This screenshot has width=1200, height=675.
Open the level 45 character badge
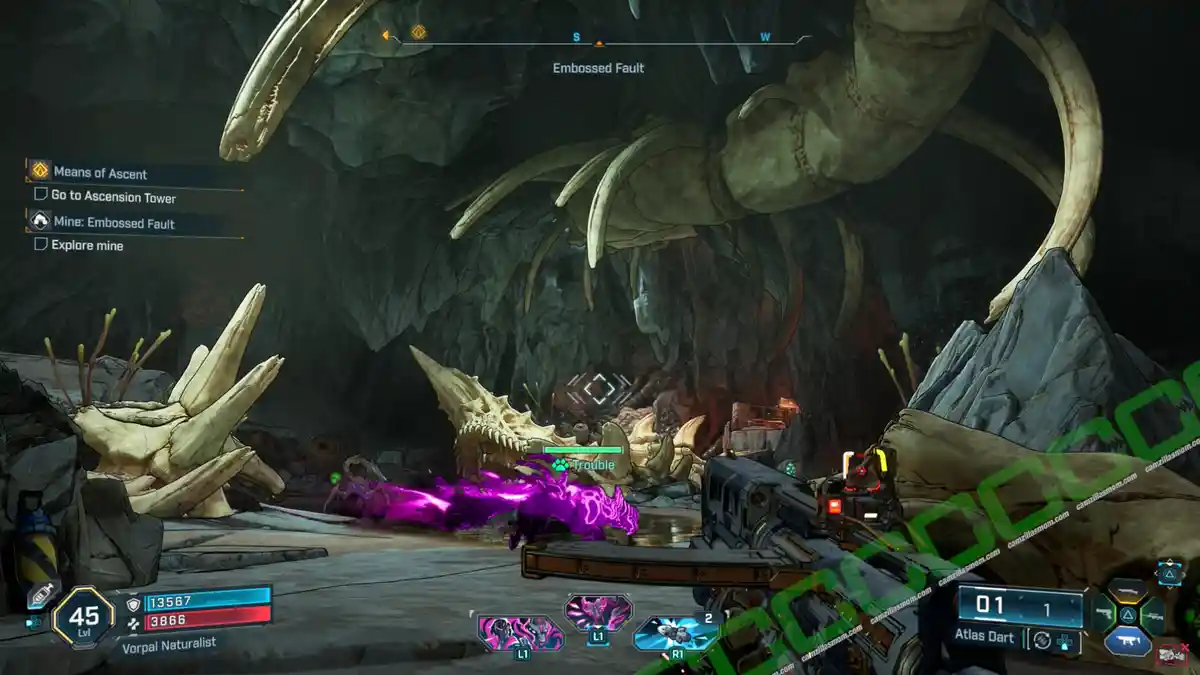[83, 617]
